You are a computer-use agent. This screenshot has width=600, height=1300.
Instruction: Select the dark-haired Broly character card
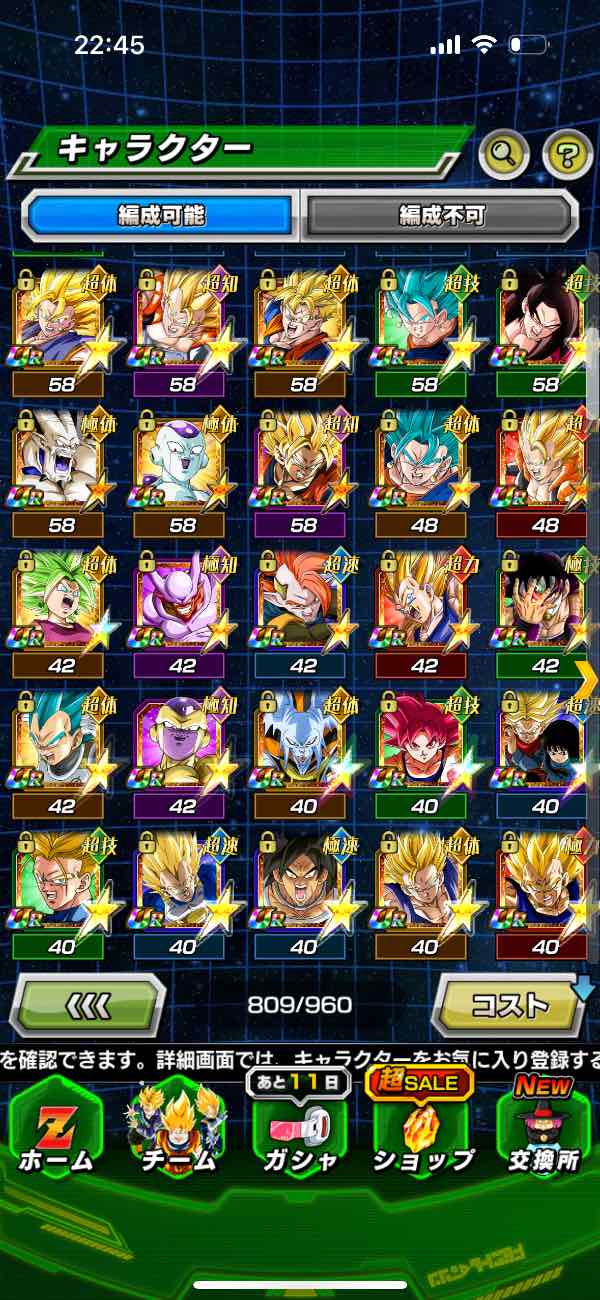click(302, 883)
